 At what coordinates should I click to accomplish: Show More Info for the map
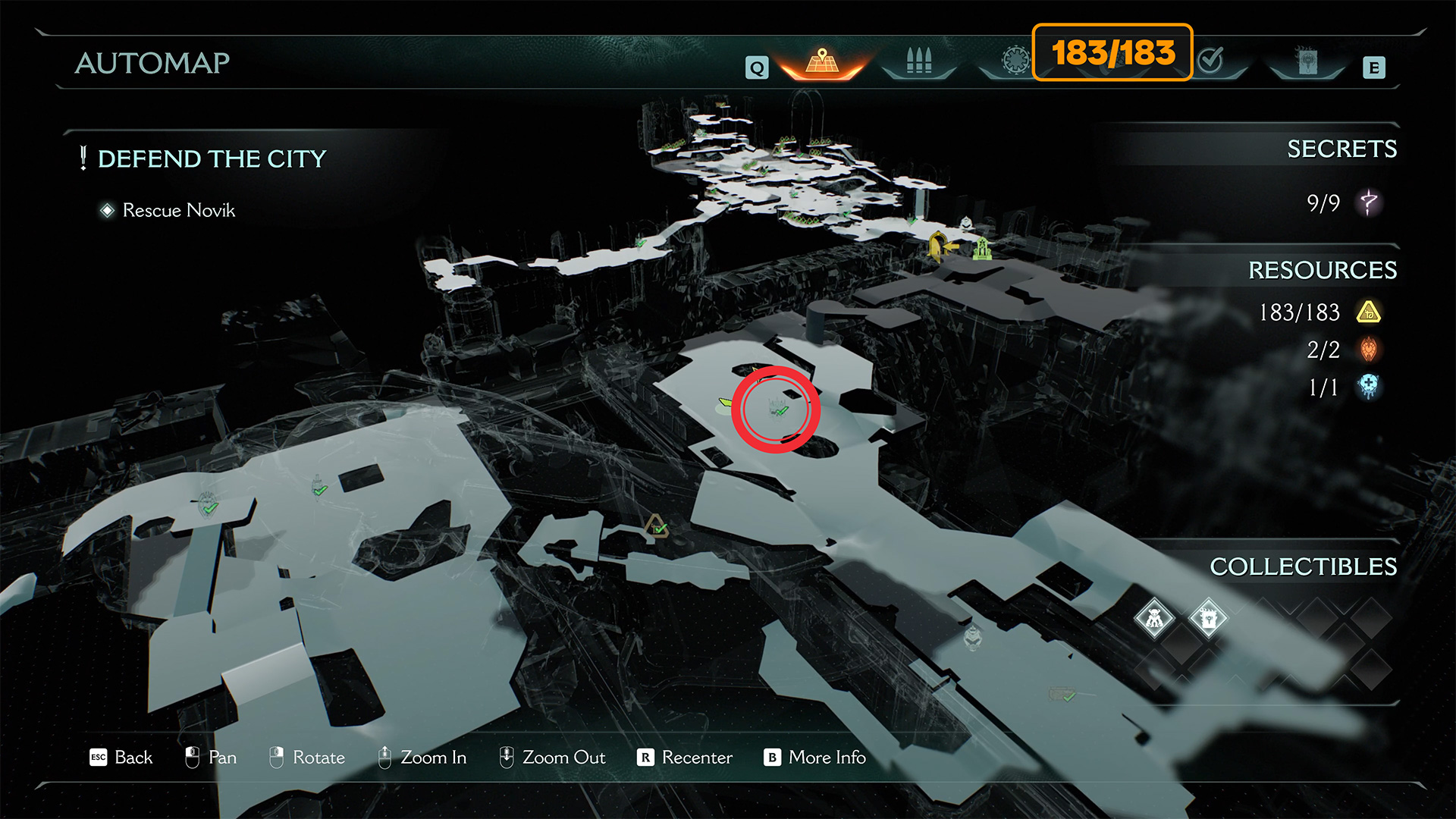[814, 758]
